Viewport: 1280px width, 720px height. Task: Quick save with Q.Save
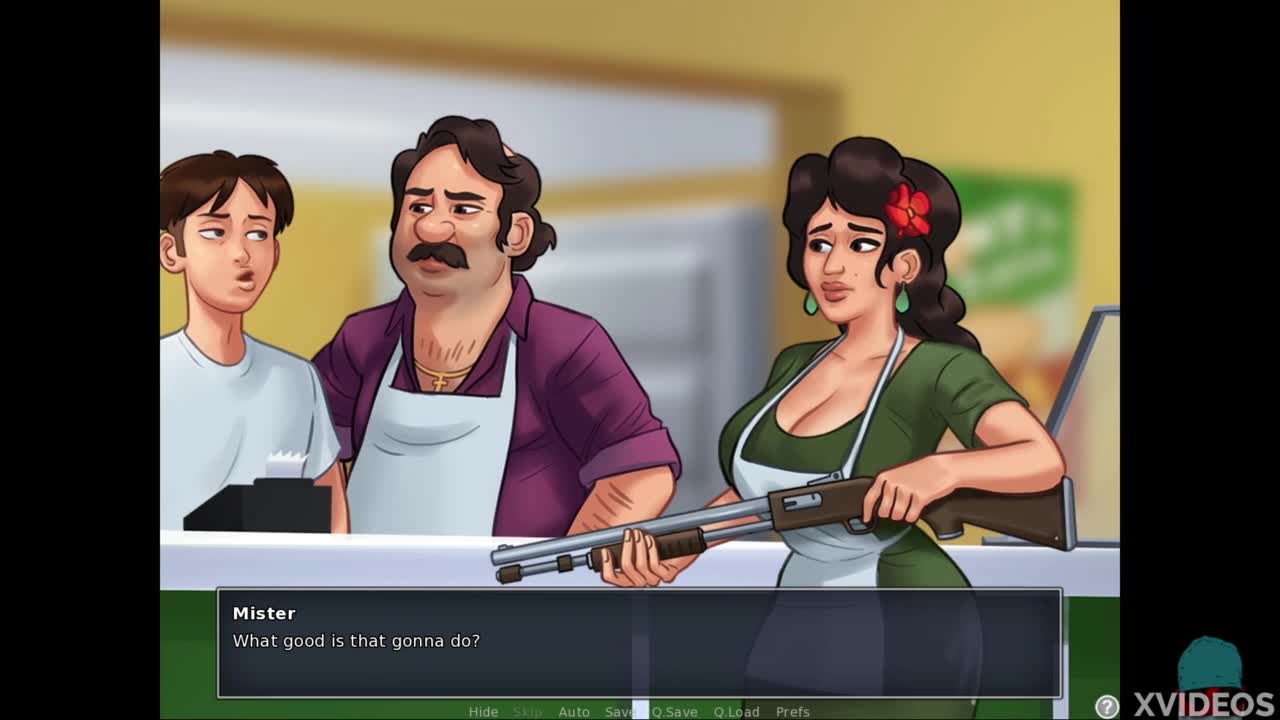(675, 711)
